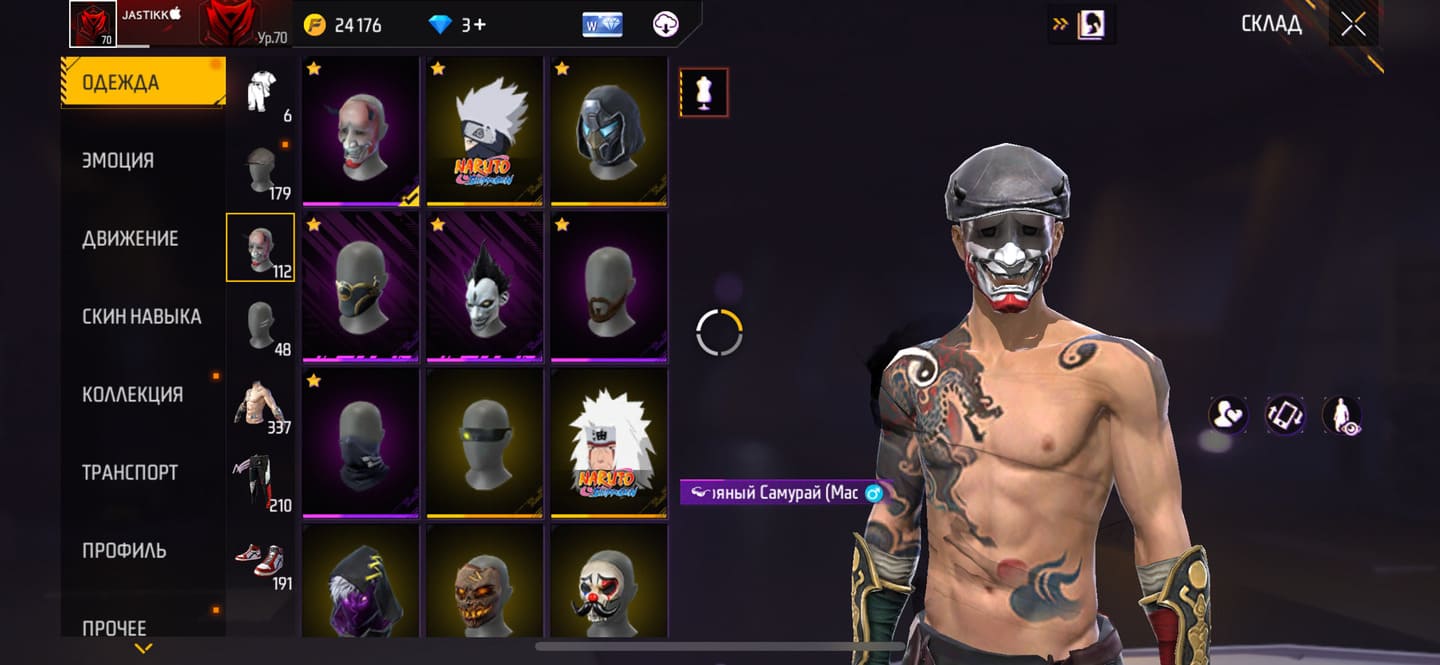Open the ПРОФИЛЬ section
The image size is (1440, 665).
(124, 551)
